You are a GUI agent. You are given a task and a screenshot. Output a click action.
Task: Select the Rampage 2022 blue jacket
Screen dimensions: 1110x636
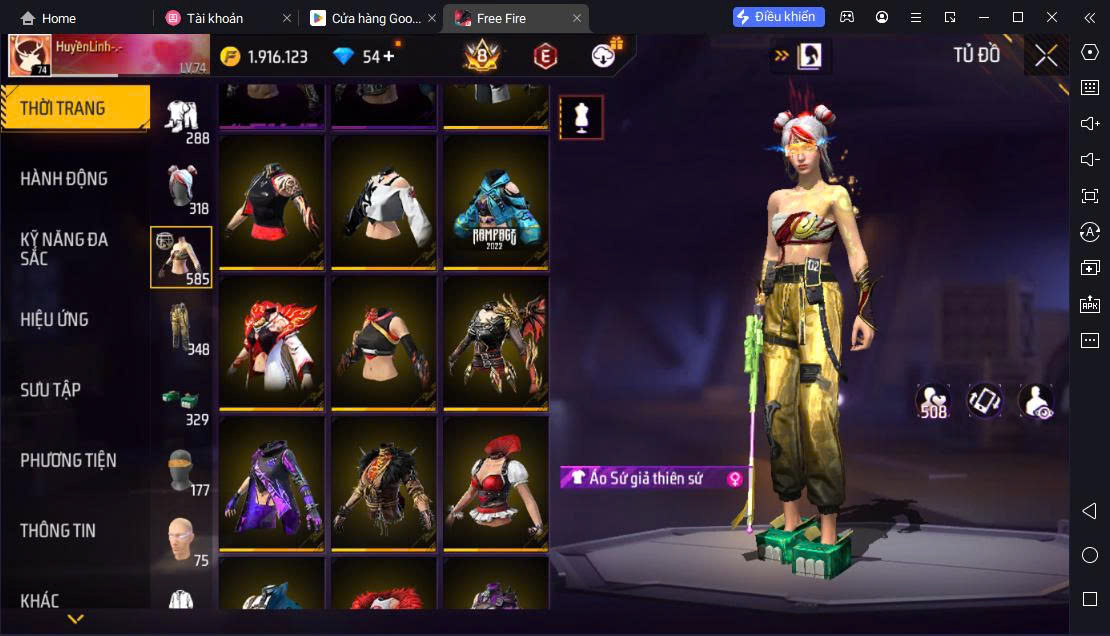(496, 203)
